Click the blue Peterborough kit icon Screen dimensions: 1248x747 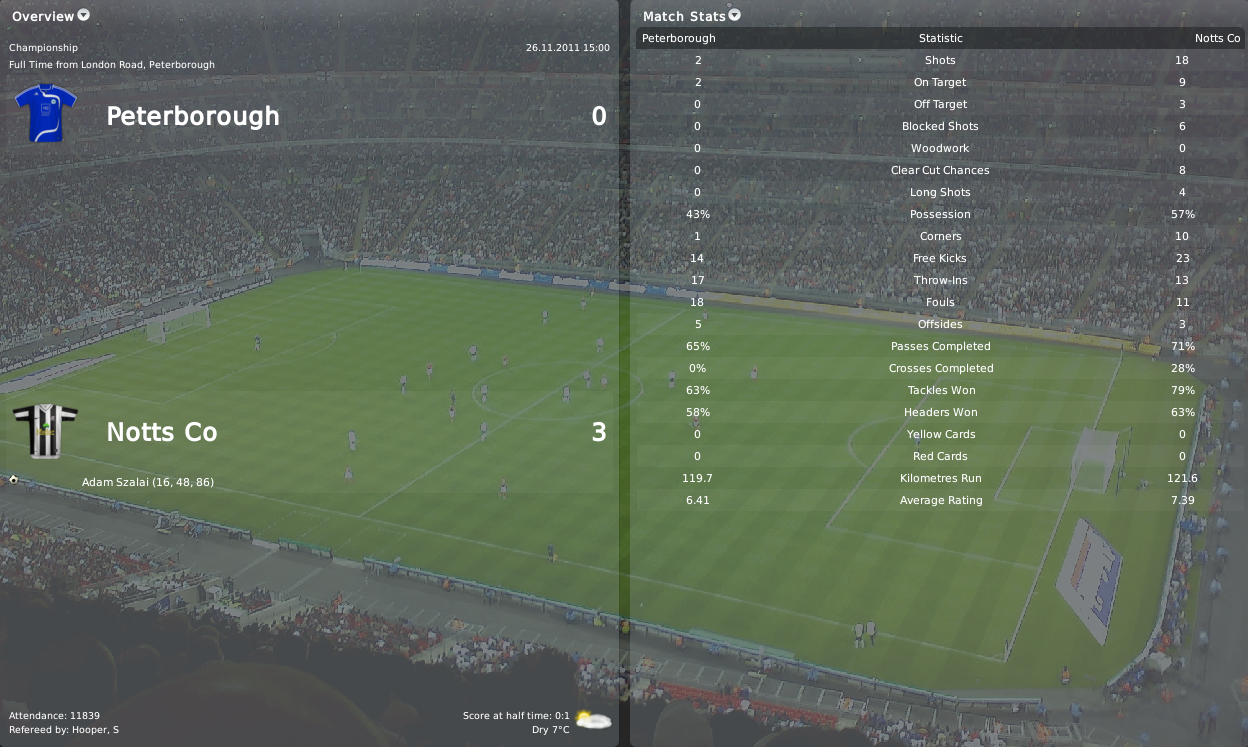pyautogui.click(x=45, y=113)
